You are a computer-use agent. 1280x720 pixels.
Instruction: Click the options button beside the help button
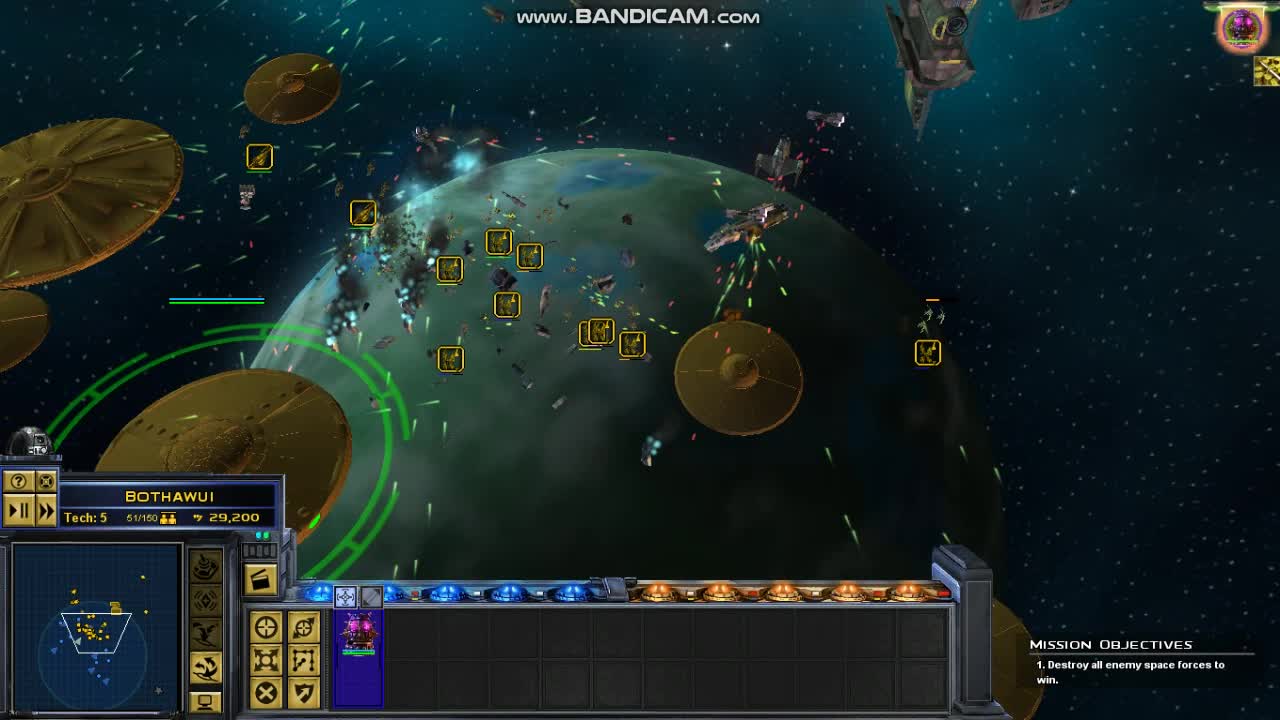45,482
